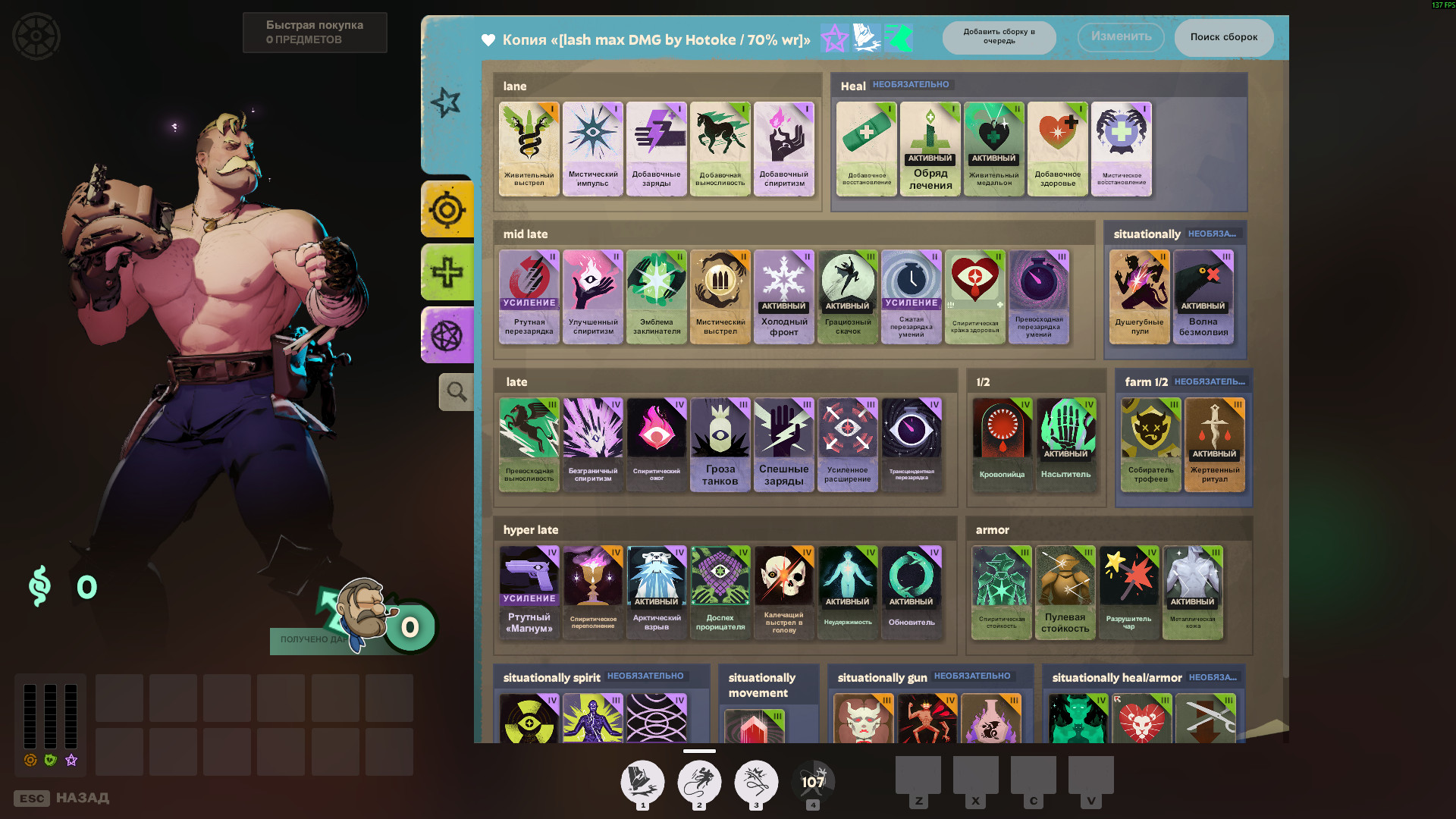Click the green level progress circle showing 0
This screenshot has width=1456, height=819.
pos(409,626)
